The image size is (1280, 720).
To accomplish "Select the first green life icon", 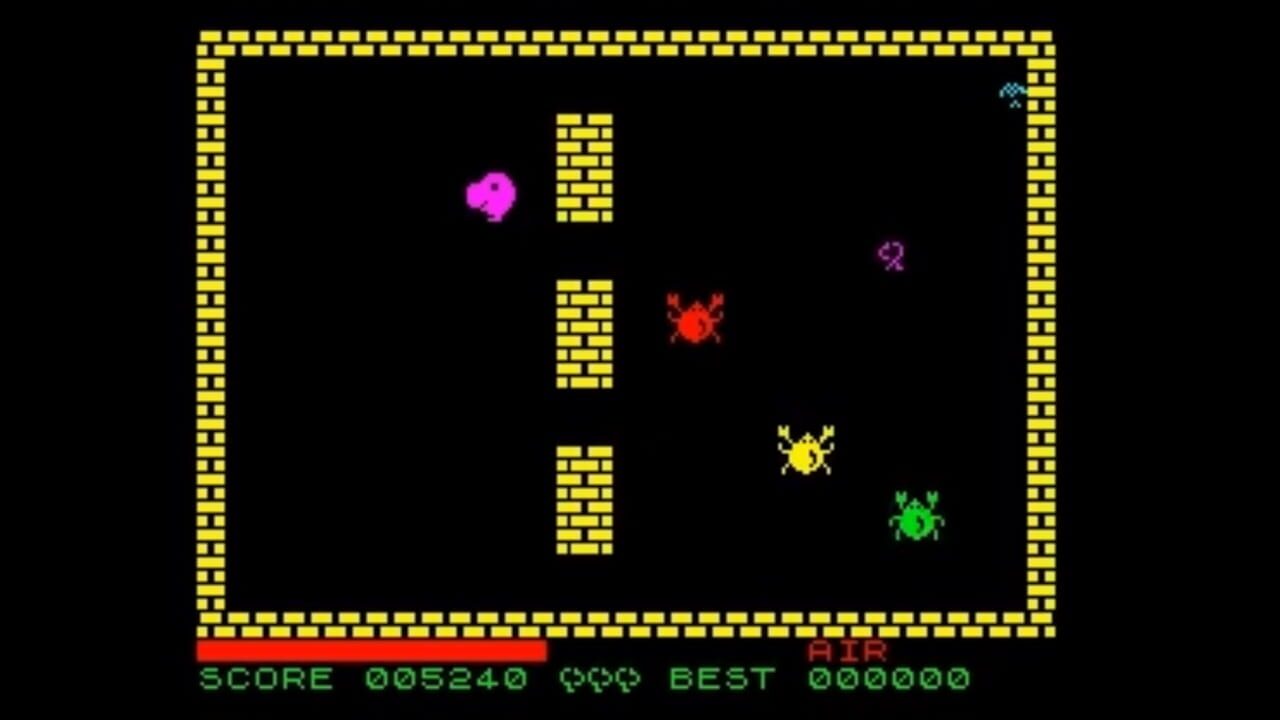I will [570, 680].
